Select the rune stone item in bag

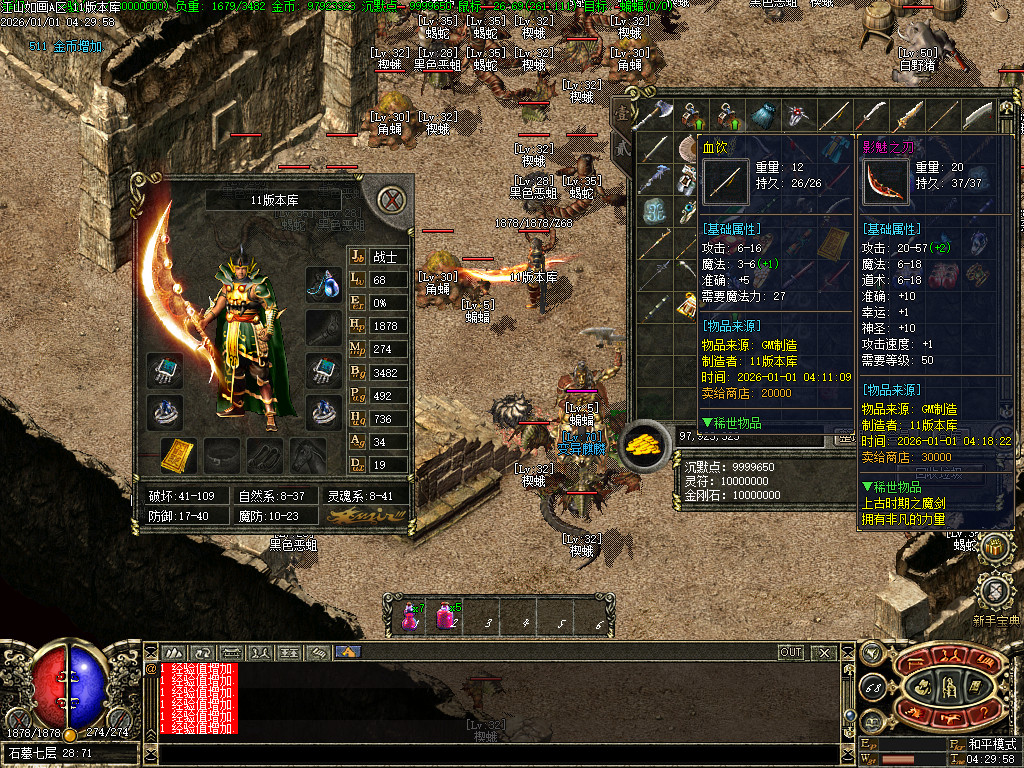[654, 211]
